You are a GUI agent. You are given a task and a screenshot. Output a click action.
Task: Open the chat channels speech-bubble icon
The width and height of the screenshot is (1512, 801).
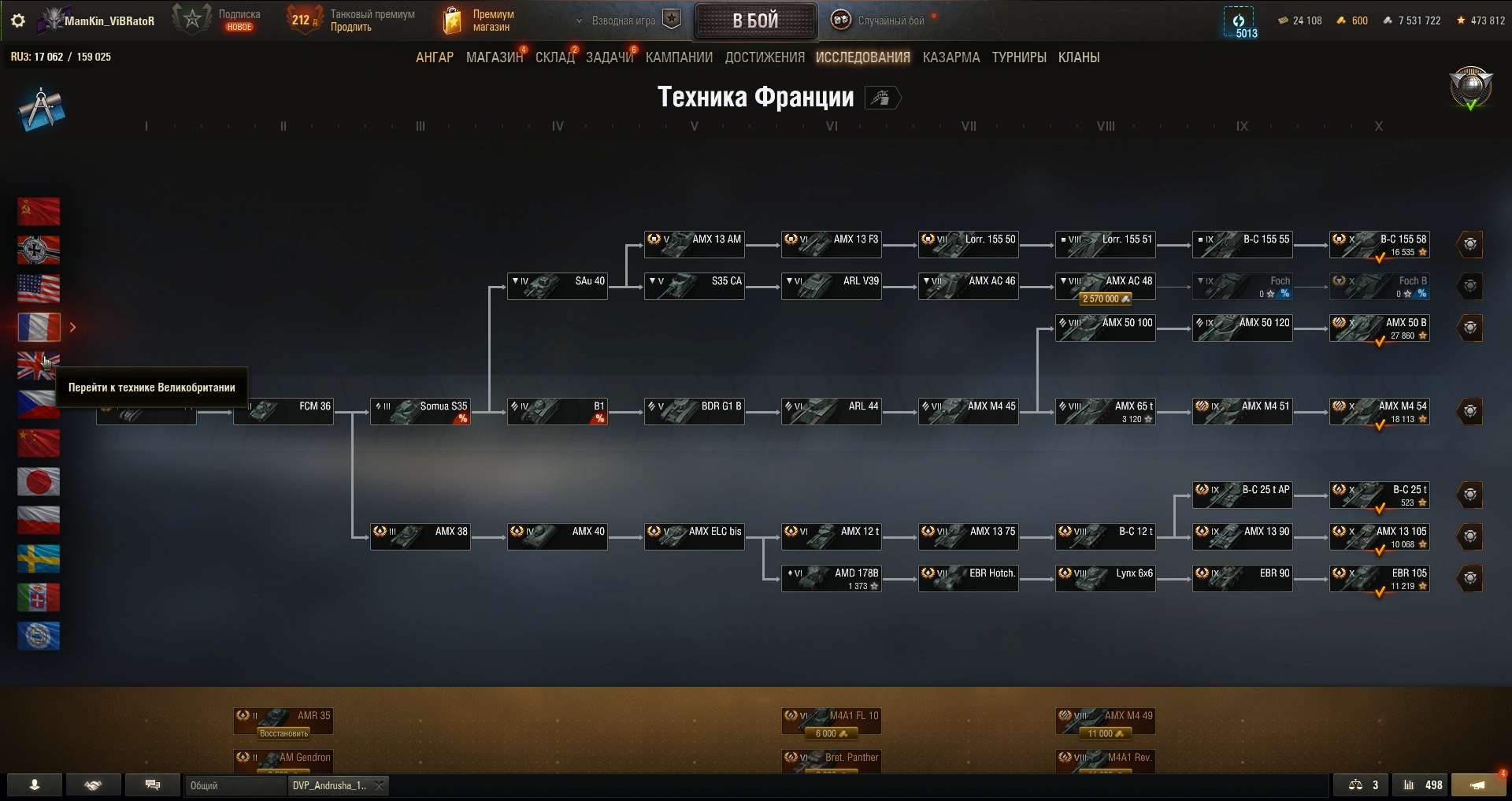pyautogui.click(x=153, y=785)
